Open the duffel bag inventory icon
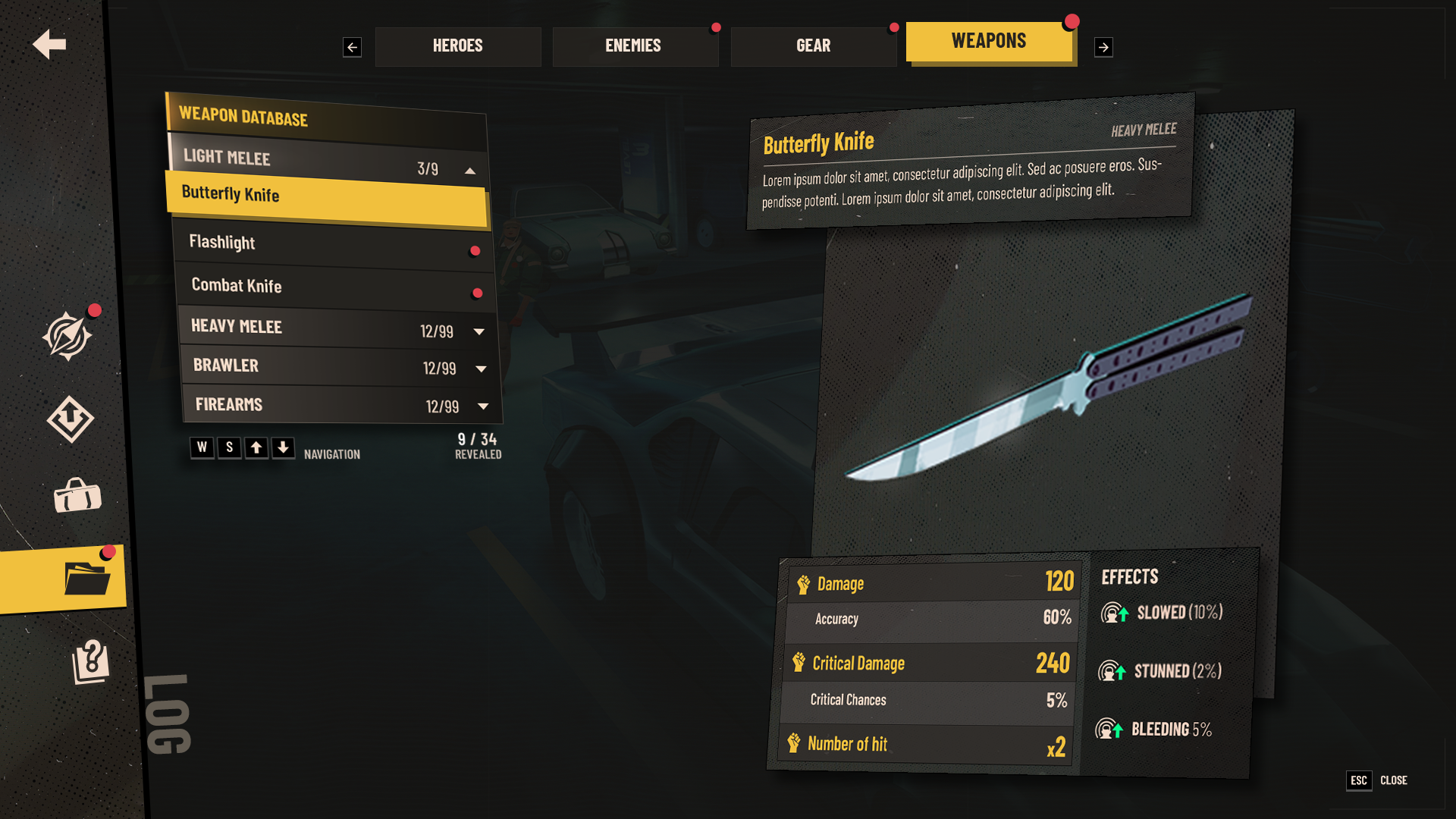The image size is (1456, 819). pos(77,497)
